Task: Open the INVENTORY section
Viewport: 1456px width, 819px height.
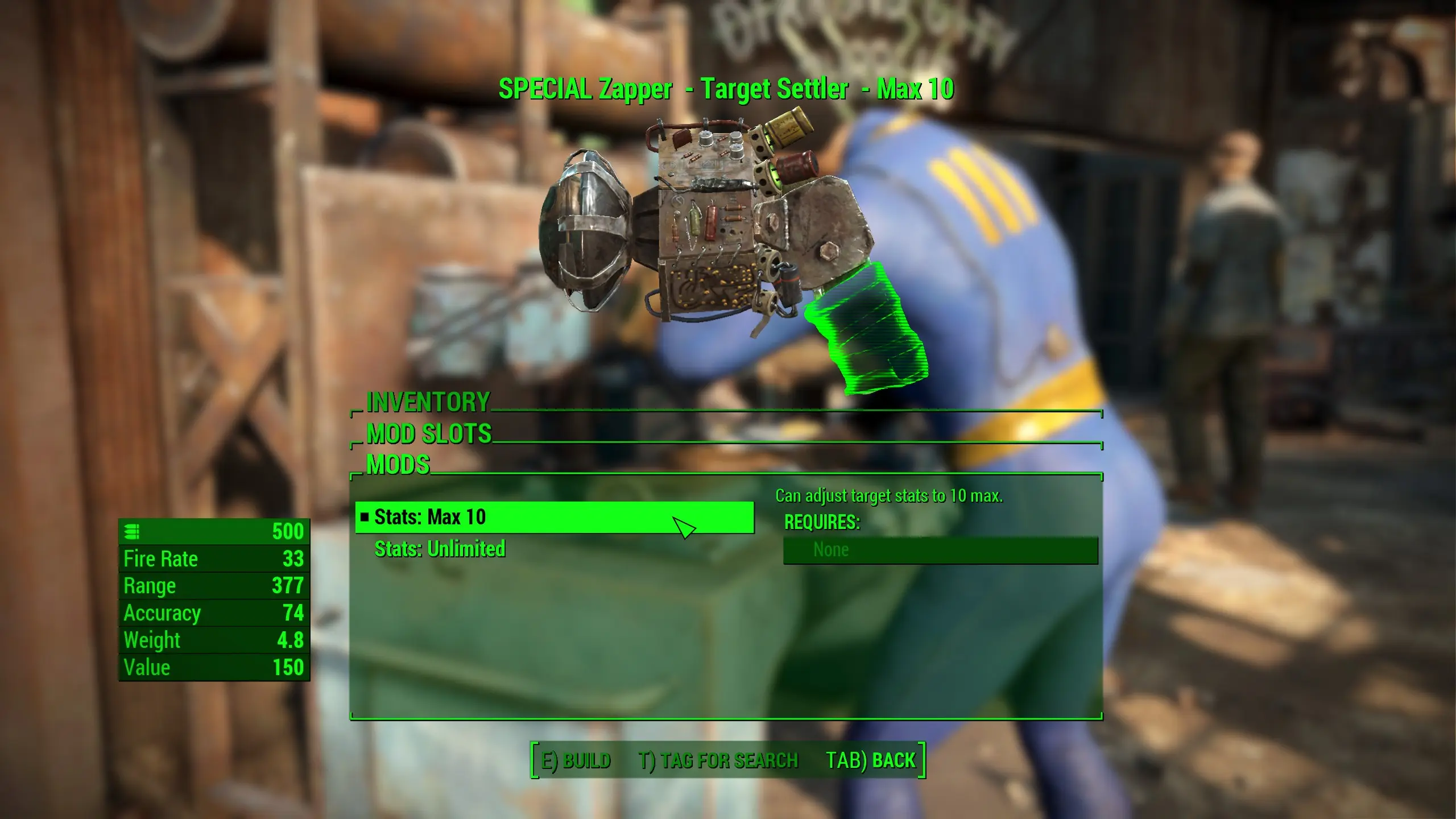Action: [429, 403]
